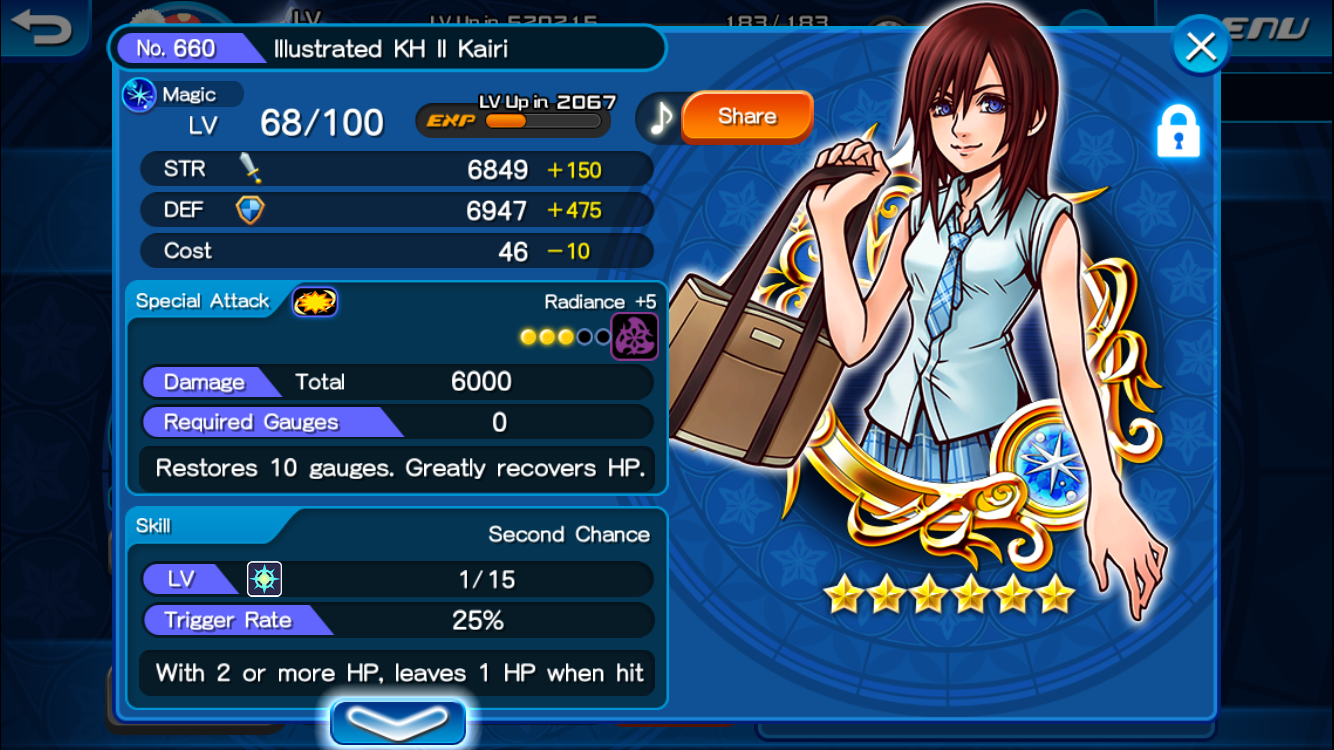Tap the orange Share button

(747, 117)
